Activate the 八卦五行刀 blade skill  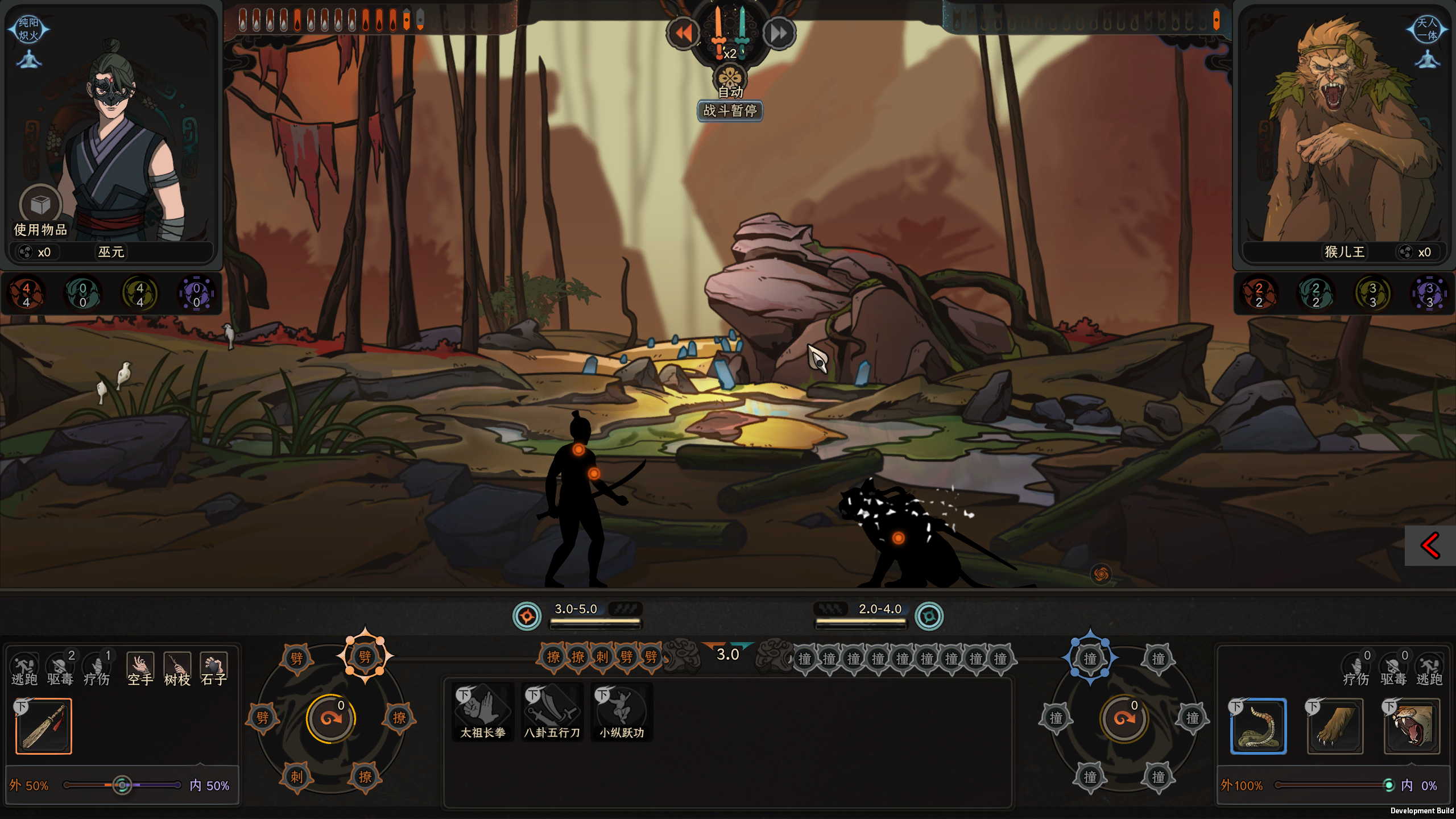point(552,712)
